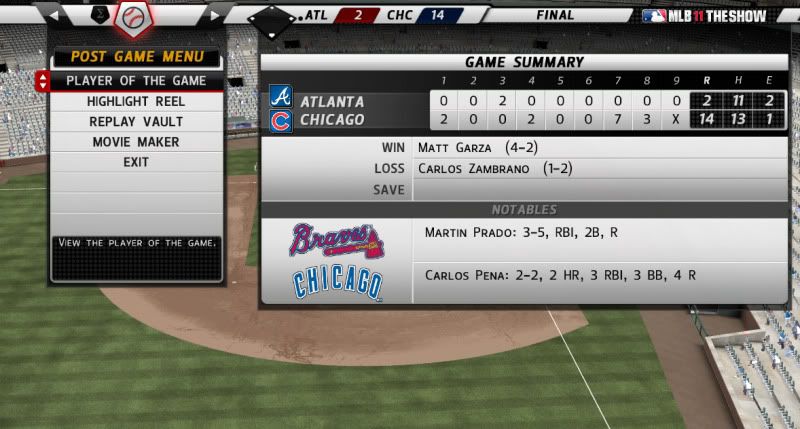Image resolution: width=800 pixels, height=429 pixels.
Task: Select the baseball icon in top bar
Action: click(x=132, y=16)
